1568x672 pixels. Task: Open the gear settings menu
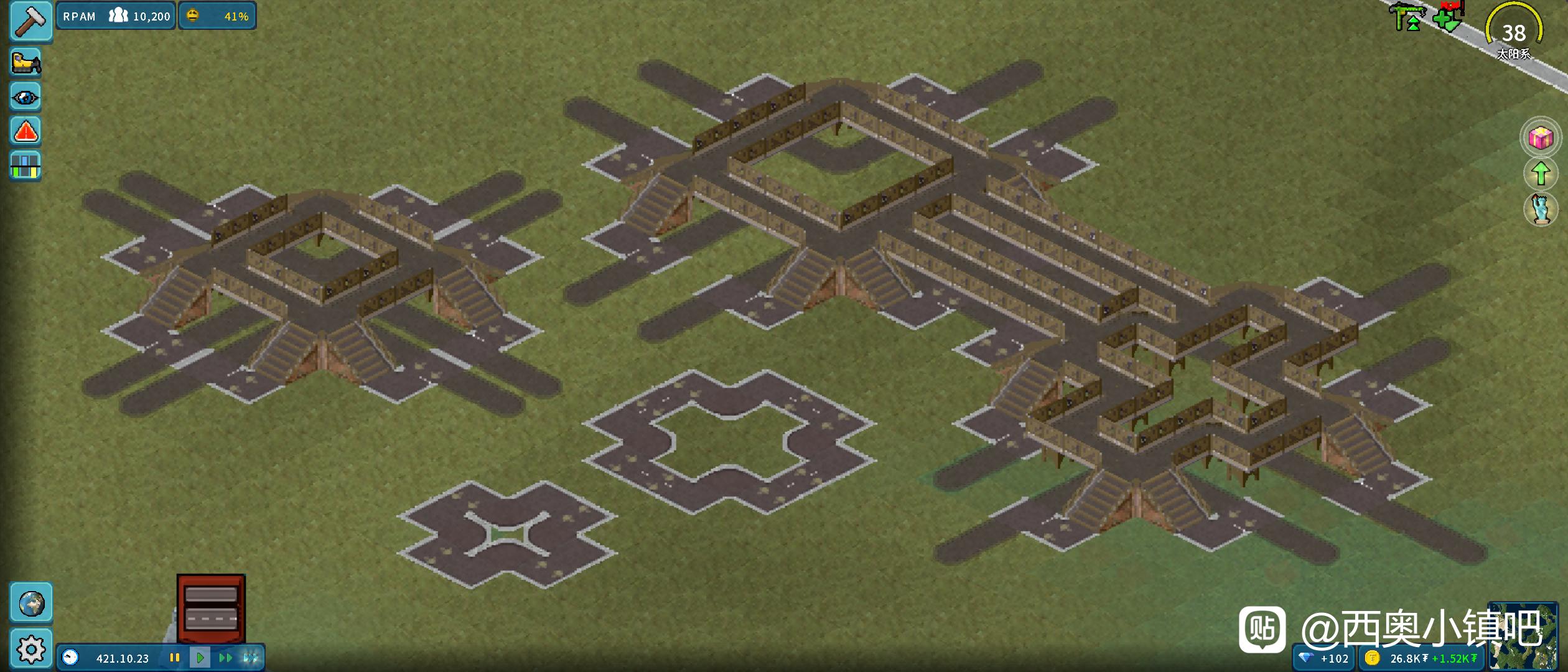point(30,650)
